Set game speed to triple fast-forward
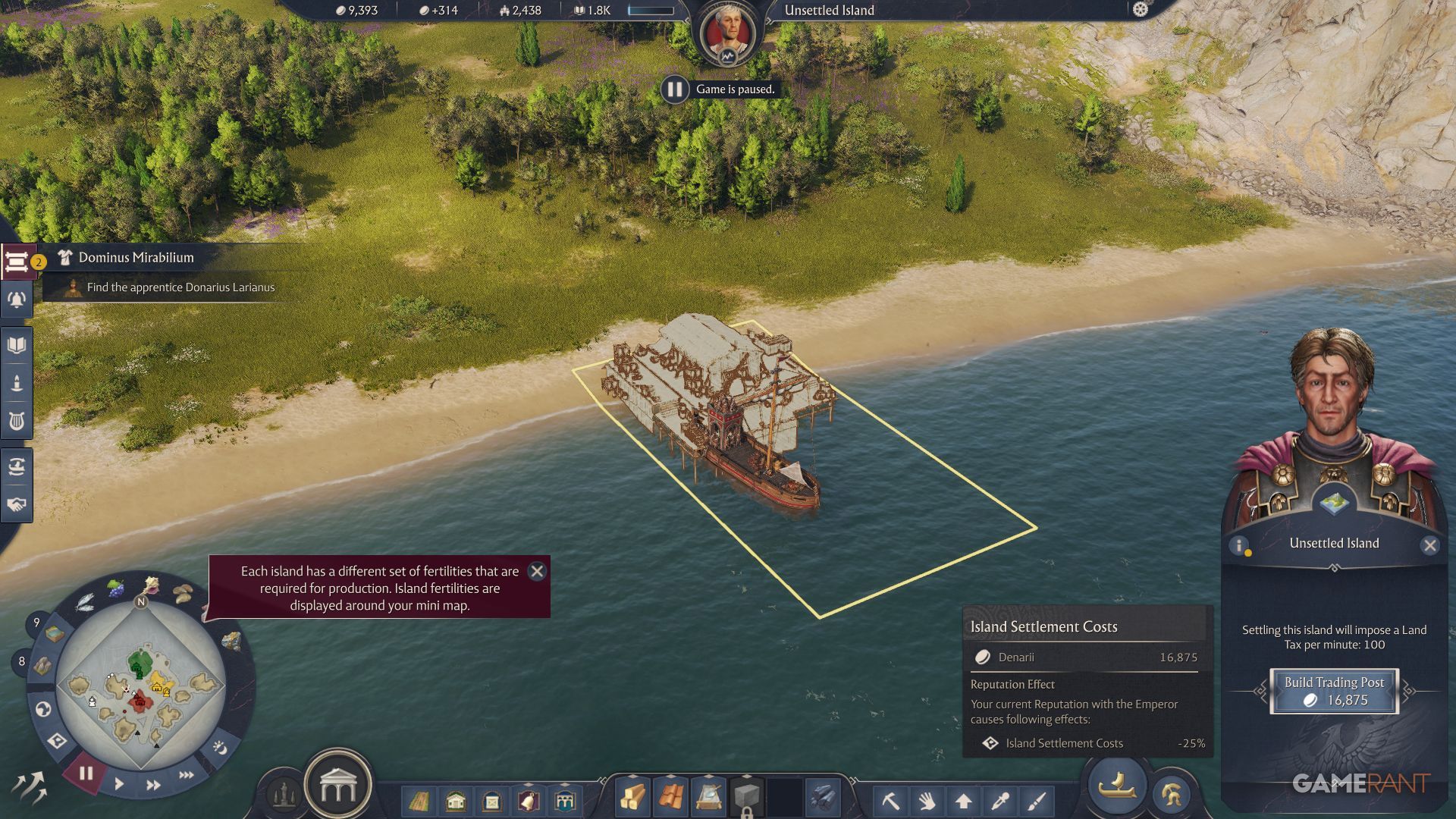Image resolution: width=1456 pixels, height=819 pixels. click(186, 775)
